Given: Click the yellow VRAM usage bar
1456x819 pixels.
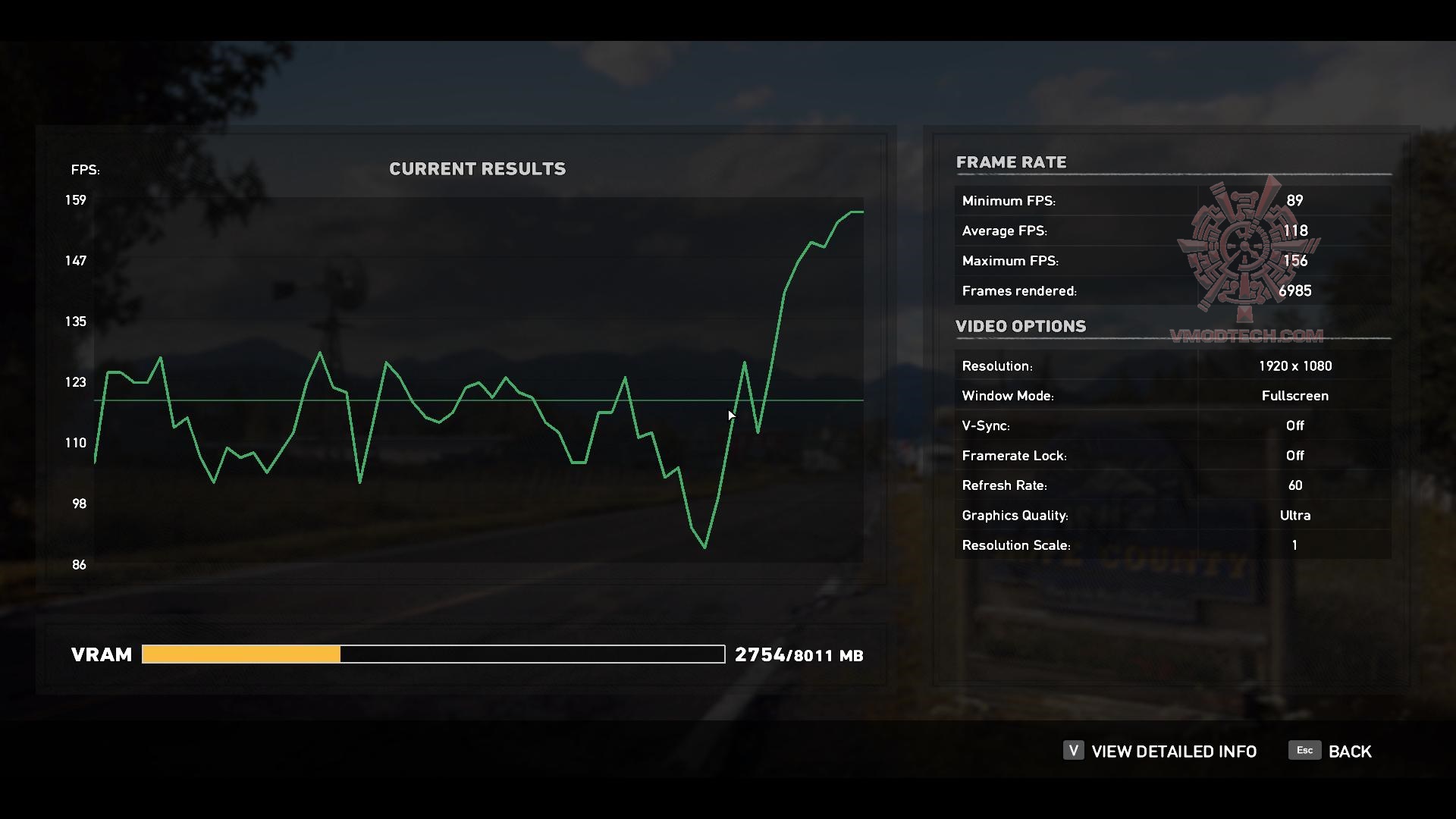Looking at the screenshot, I should [x=240, y=654].
